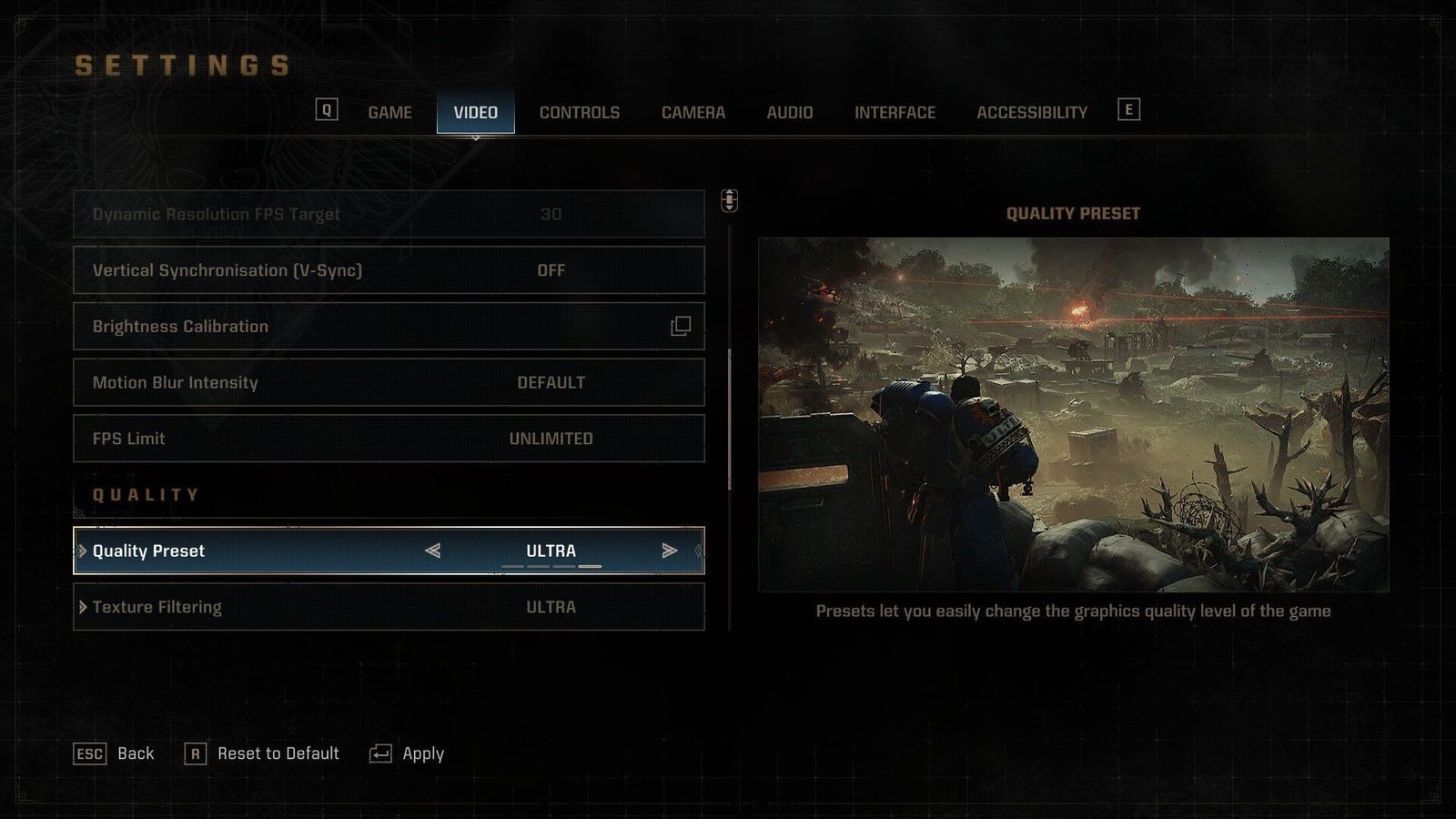Click the Apply button
The image size is (1456, 819).
click(423, 753)
